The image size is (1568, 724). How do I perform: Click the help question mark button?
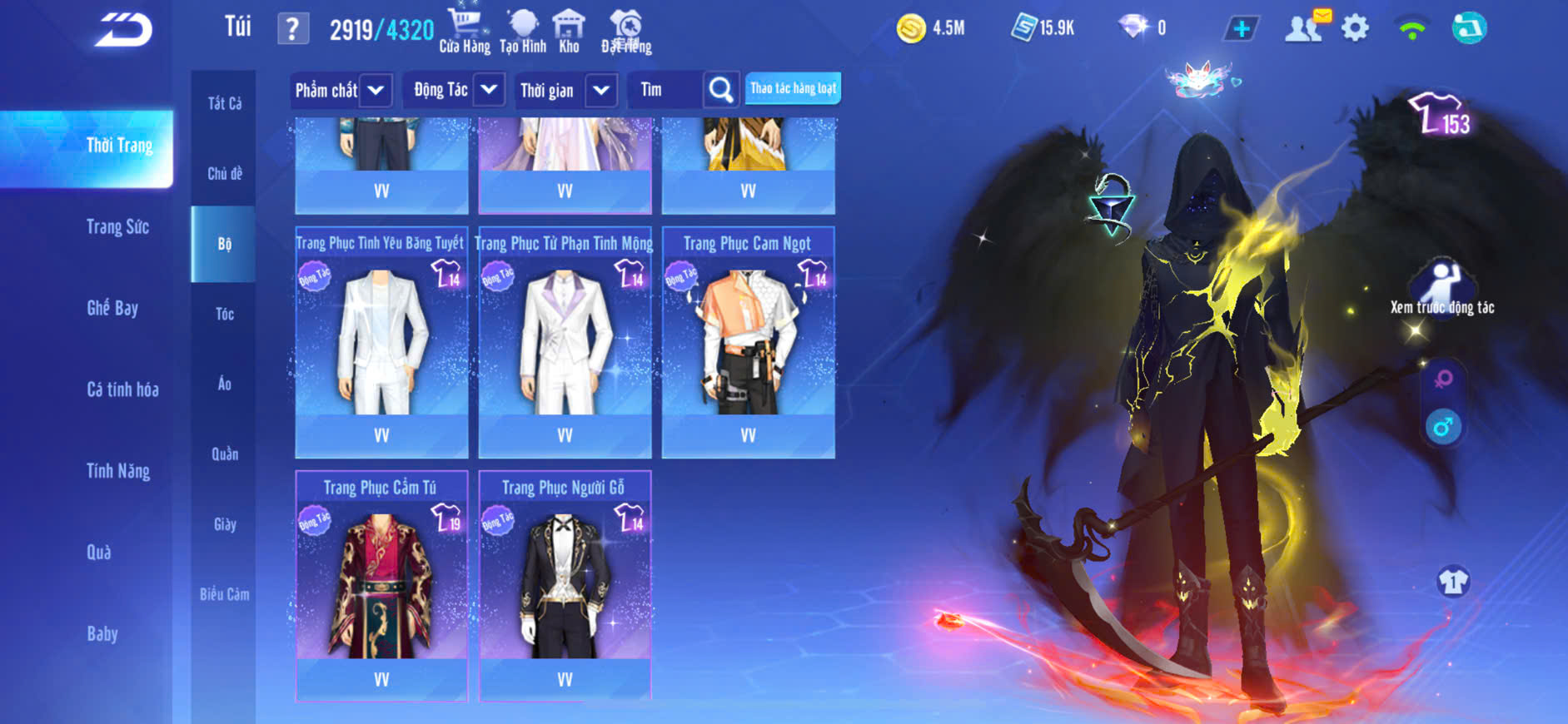[292, 30]
